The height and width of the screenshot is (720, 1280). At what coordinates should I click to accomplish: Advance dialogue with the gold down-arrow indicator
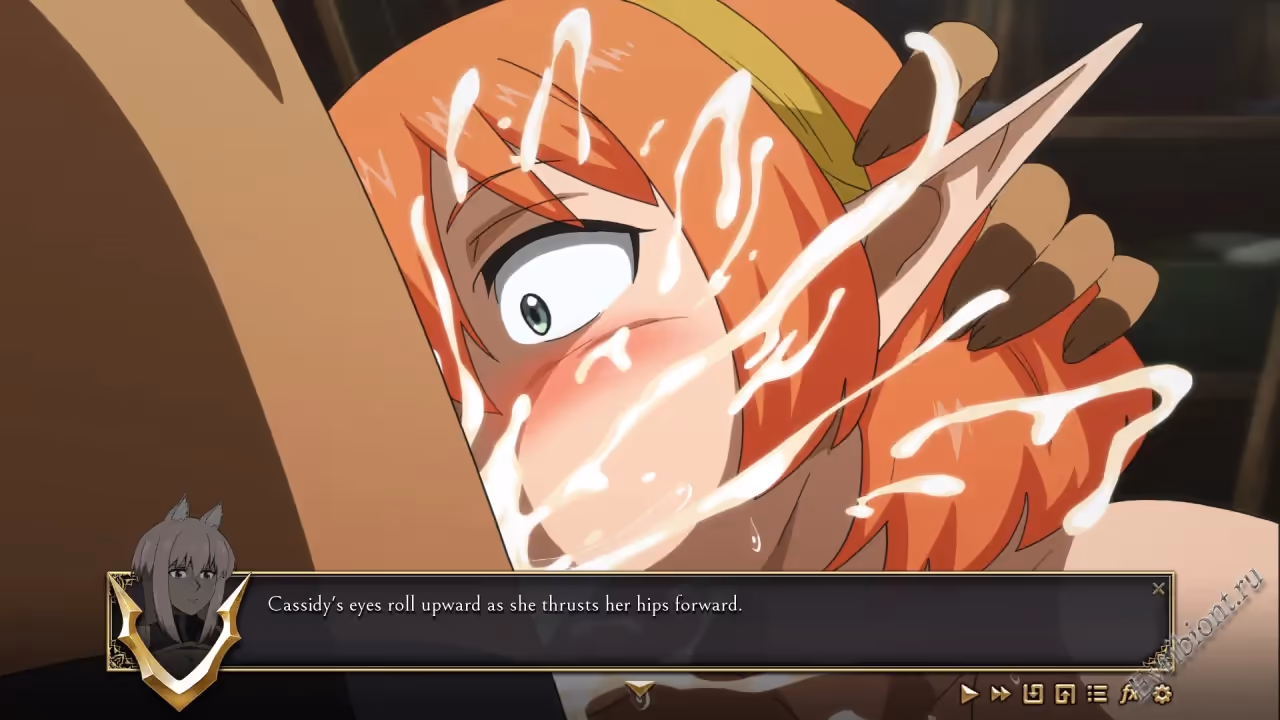click(640, 690)
